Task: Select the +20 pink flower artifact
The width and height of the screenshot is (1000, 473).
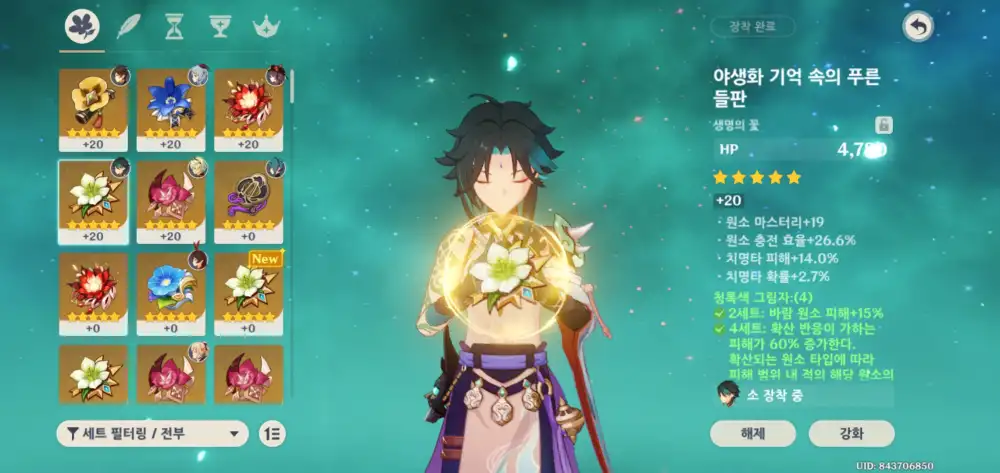Action: [x=171, y=200]
